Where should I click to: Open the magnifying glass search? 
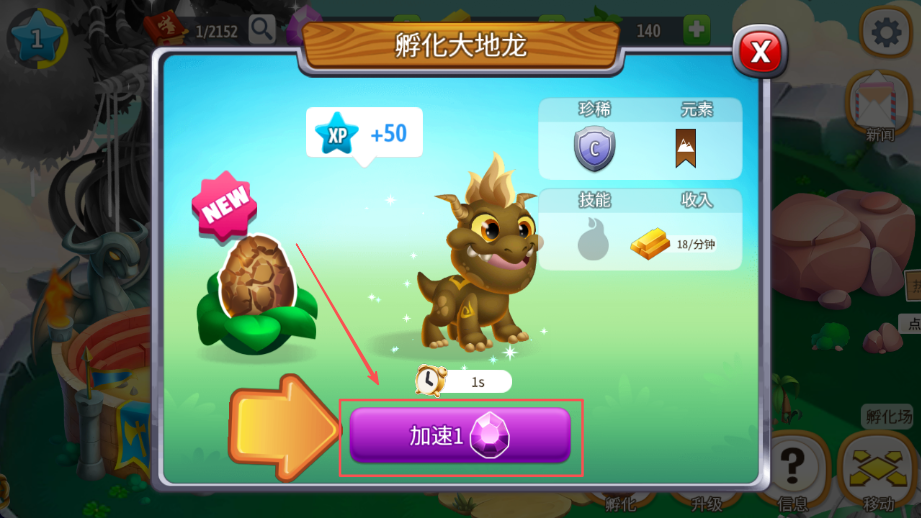pyautogui.click(x=262, y=30)
